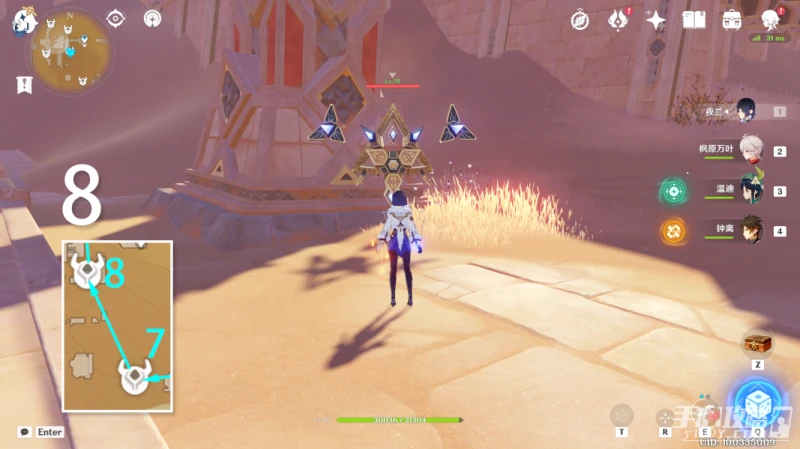Open the quest log banner icon
This screenshot has width=800, height=449.
pyautogui.click(x=23, y=86)
